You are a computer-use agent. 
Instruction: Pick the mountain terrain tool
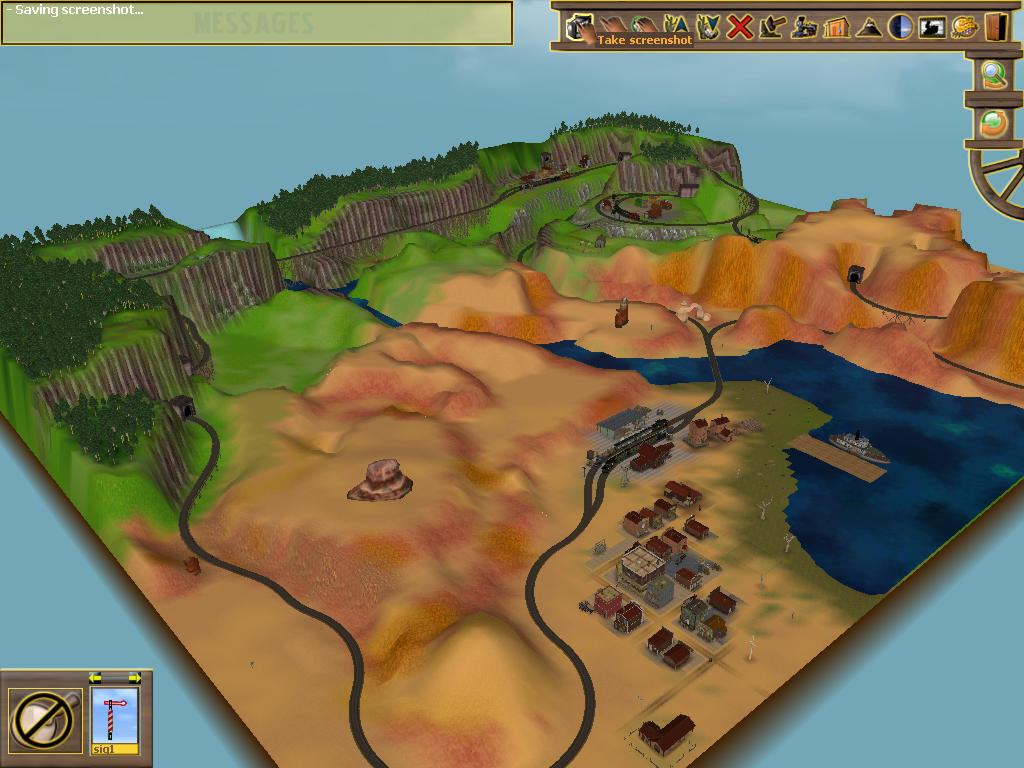(x=867, y=27)
